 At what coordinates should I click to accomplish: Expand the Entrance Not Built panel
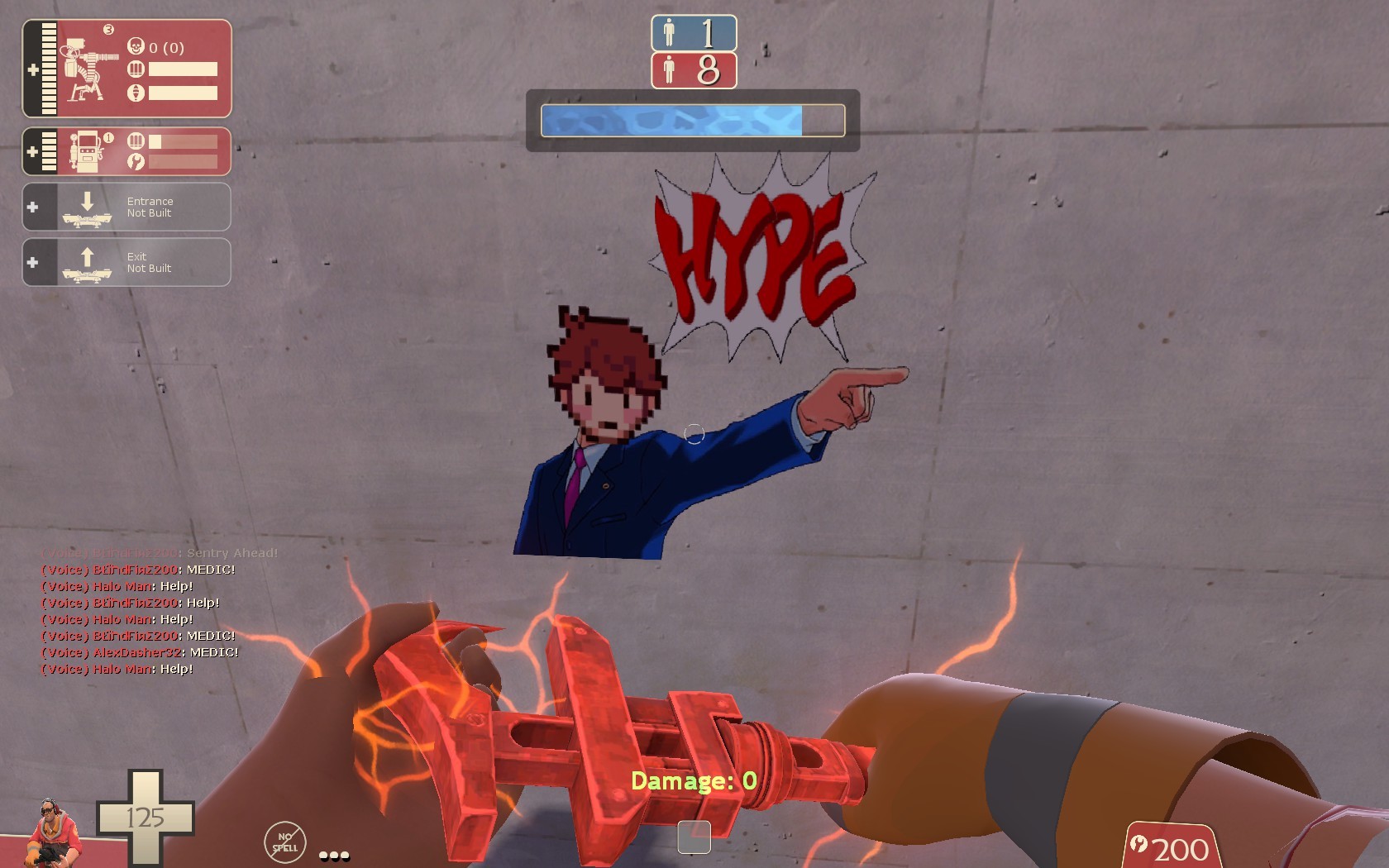34,207
